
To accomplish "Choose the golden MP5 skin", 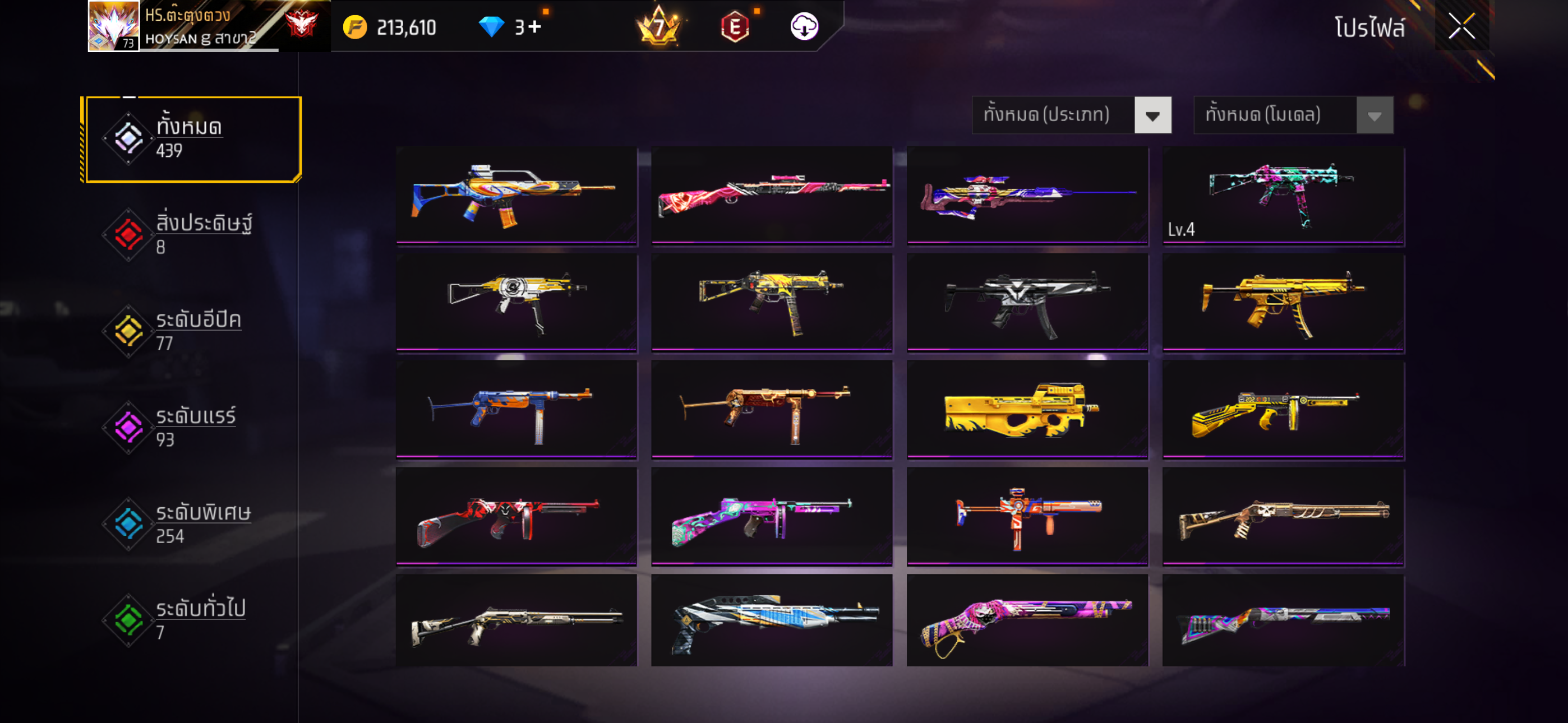I will pos(1283,302).
